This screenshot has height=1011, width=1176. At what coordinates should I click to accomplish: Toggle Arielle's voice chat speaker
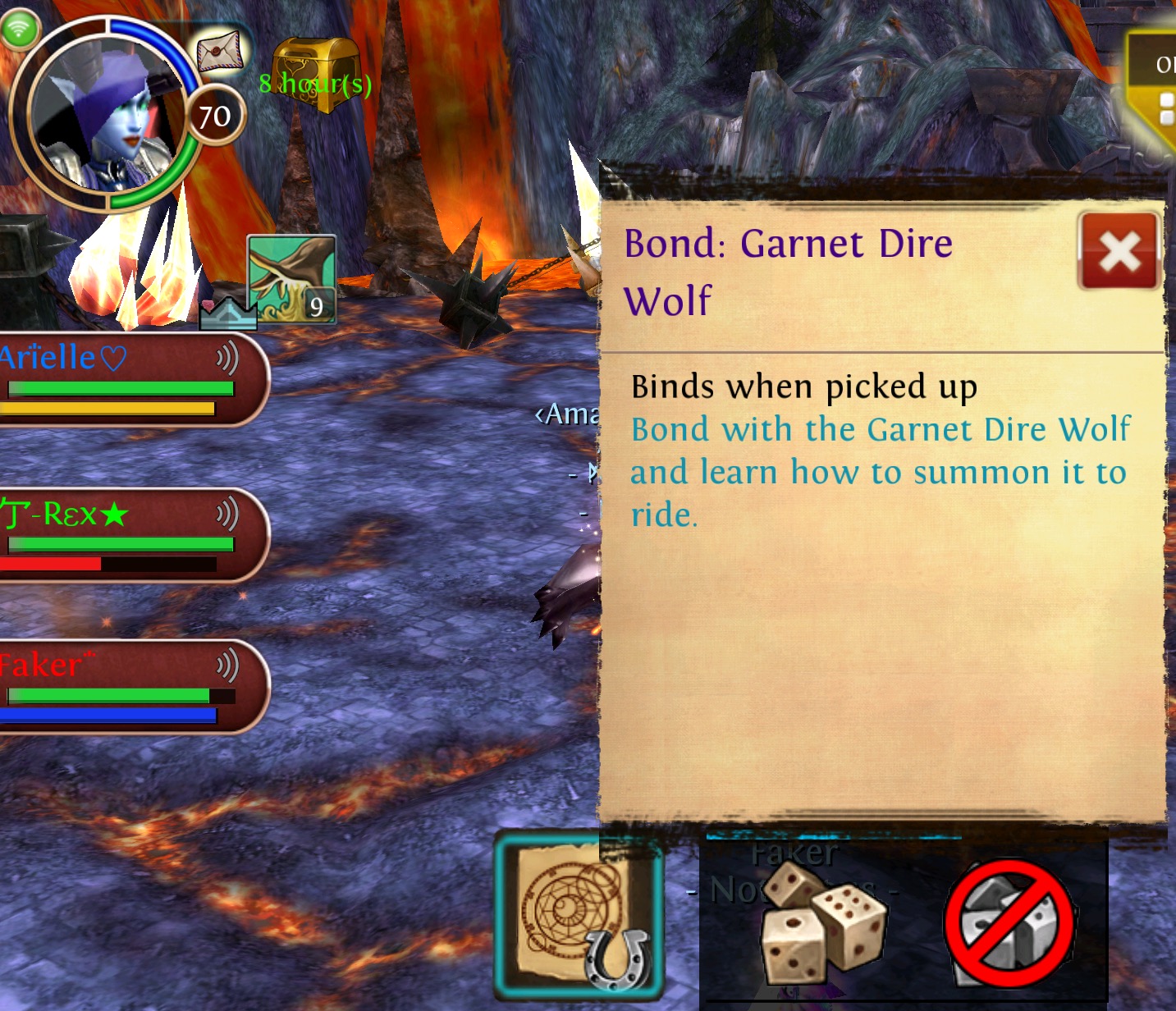point(227,359)
